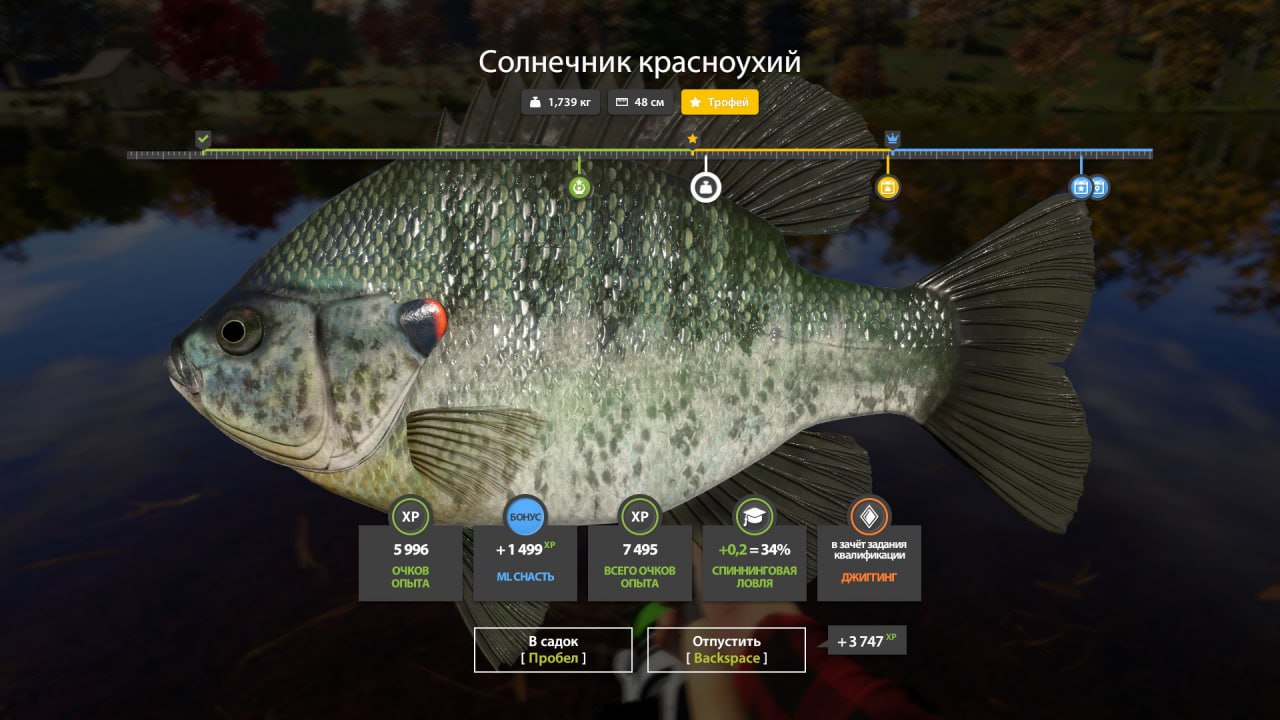Click the Трофей label text
The height and width of the screenshot is (720, 1280).
tap(729, 101)
